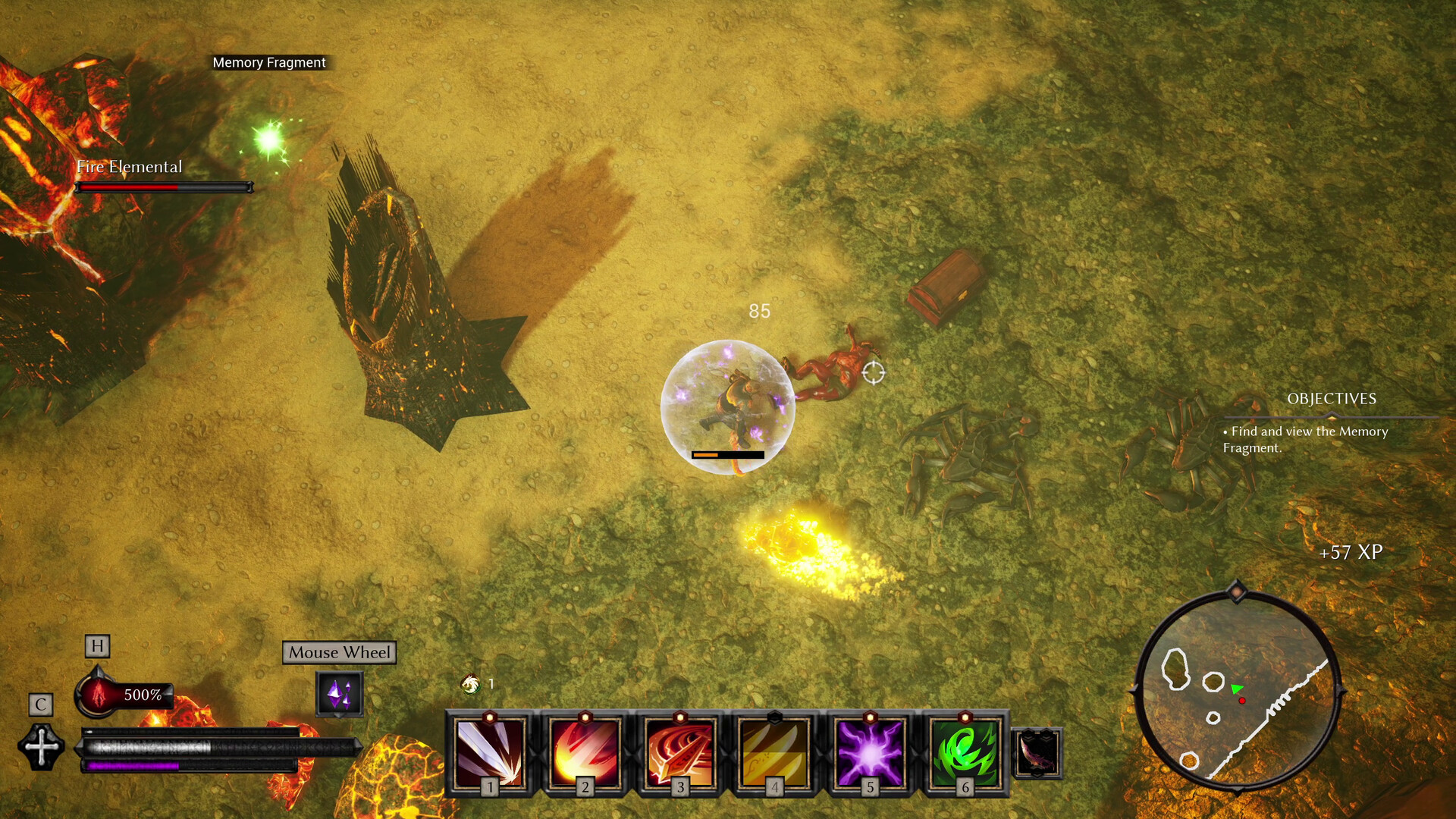Viewport: 1456px width, 819px height.
Task: Open the circular minimap
Action: 1236,691
